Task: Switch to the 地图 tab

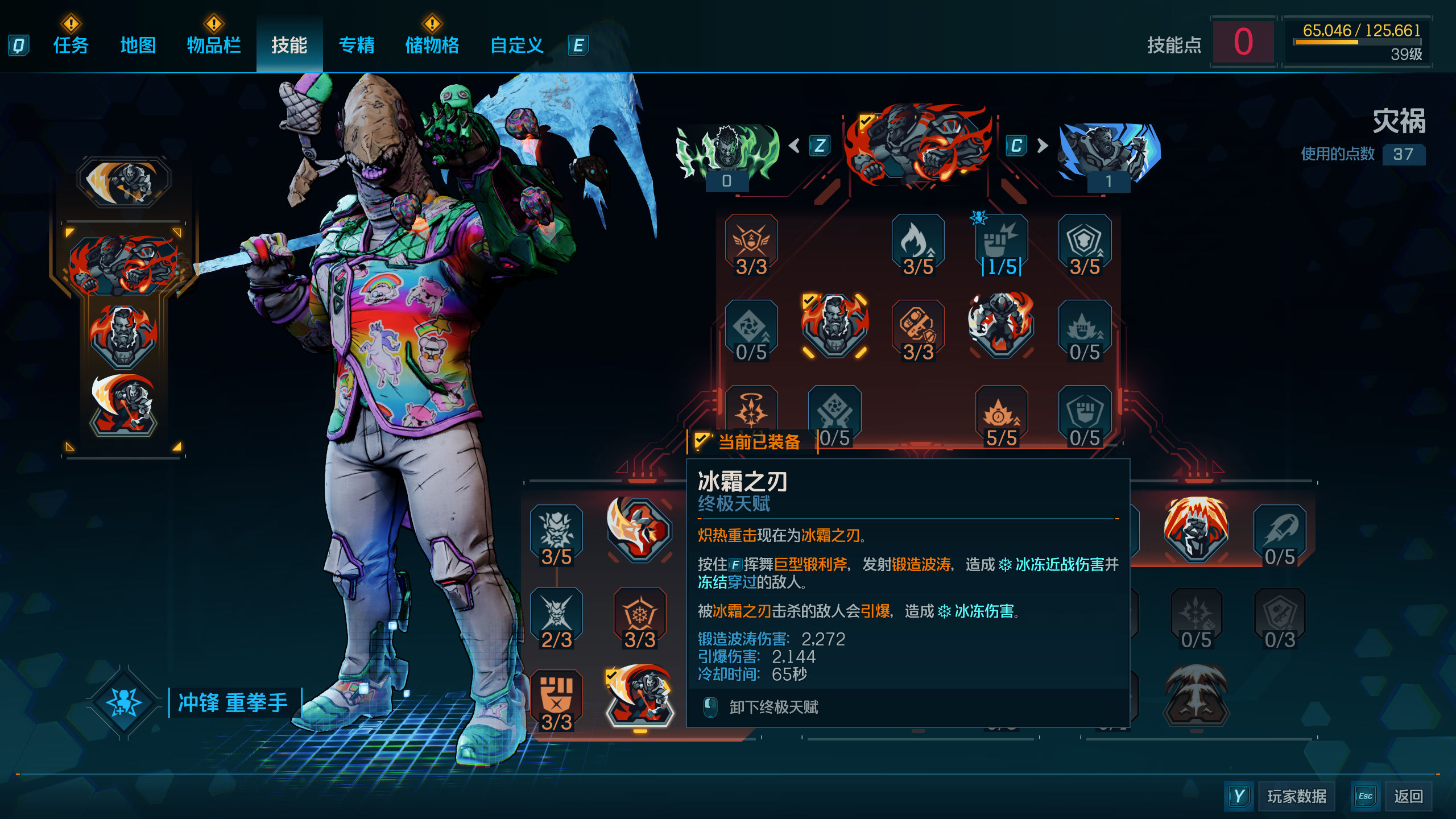Action: (x=138, y=45)
